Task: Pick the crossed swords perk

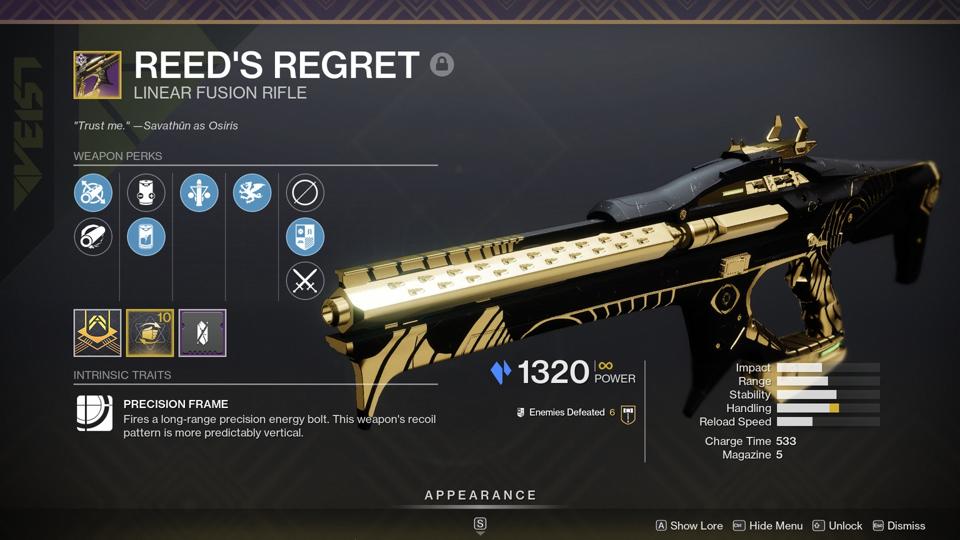Action: coord(305,281)
